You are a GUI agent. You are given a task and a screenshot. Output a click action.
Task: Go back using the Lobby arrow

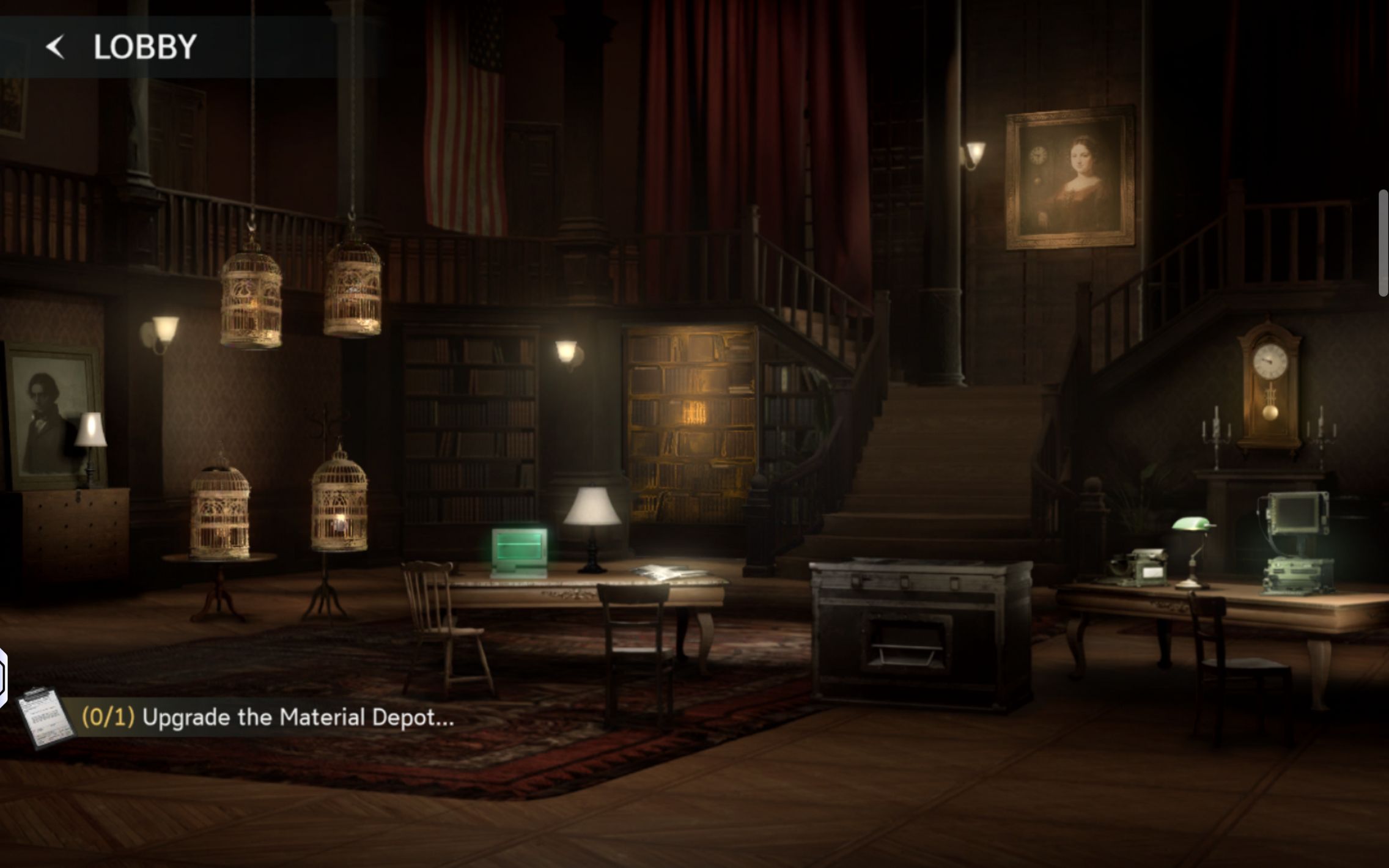[56, 47]
